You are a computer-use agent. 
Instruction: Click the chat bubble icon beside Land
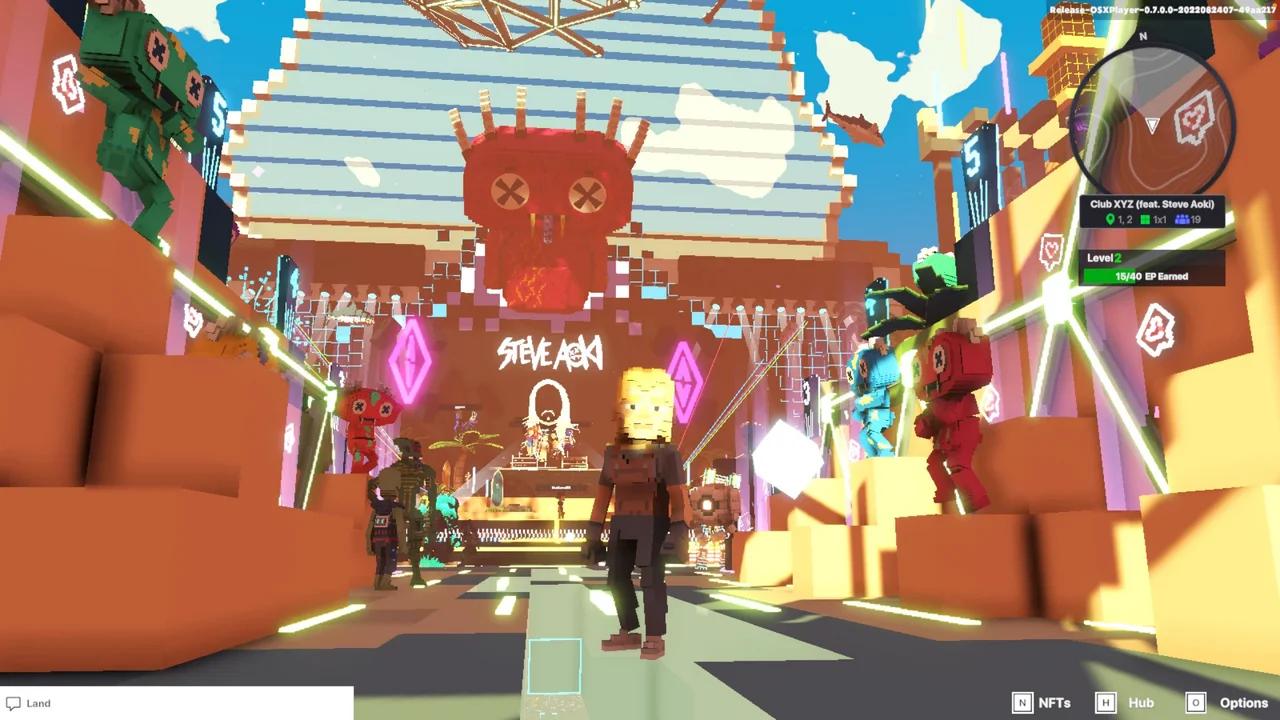coord(12,703)
